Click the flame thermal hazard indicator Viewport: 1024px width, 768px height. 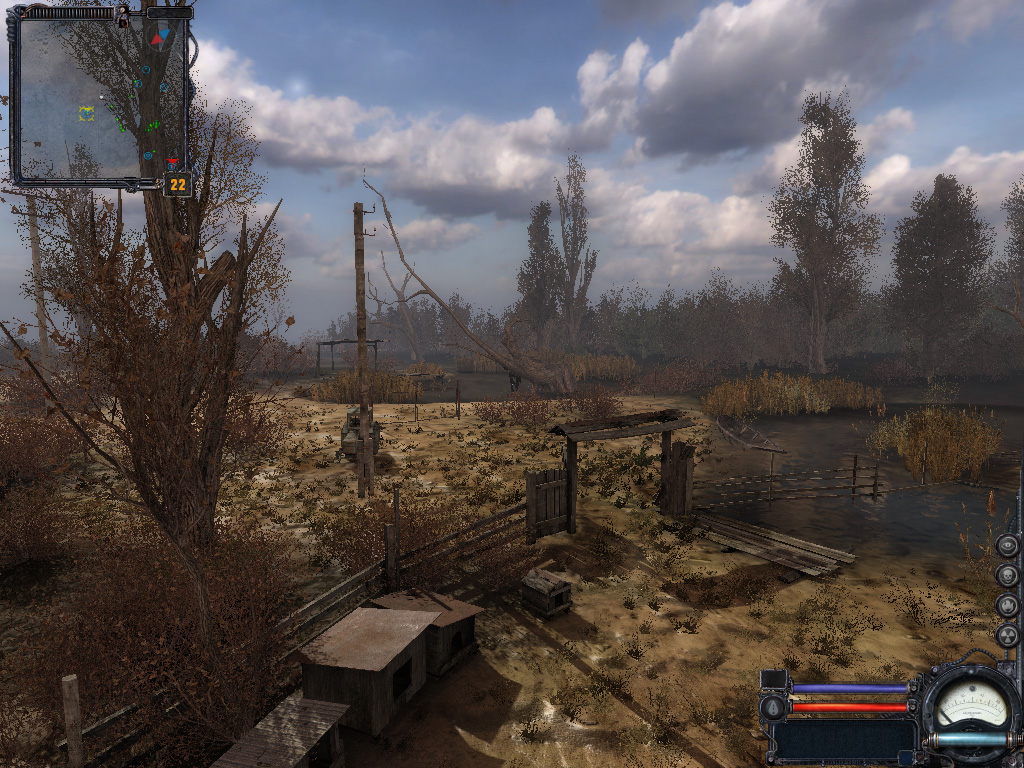click(1007, 605)
